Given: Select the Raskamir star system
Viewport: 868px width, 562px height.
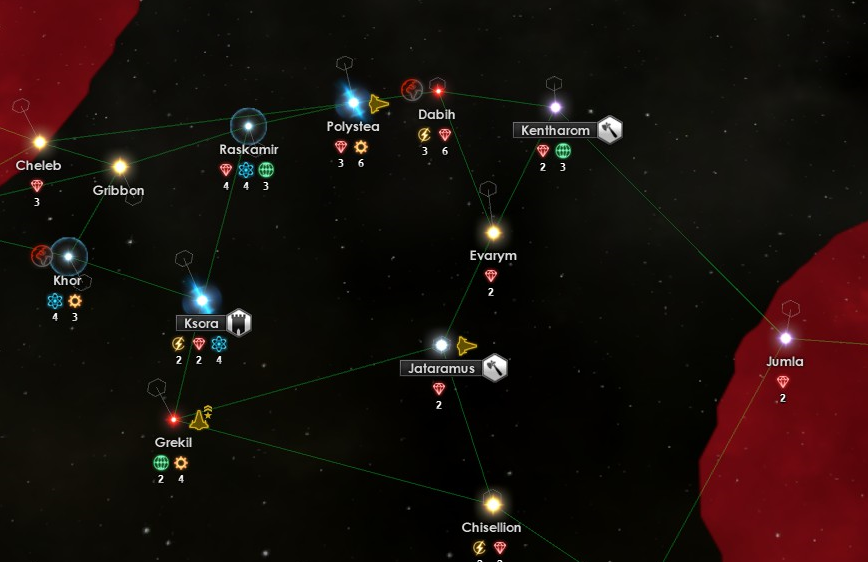Looking at the screenshot, I should click(248, 126).
